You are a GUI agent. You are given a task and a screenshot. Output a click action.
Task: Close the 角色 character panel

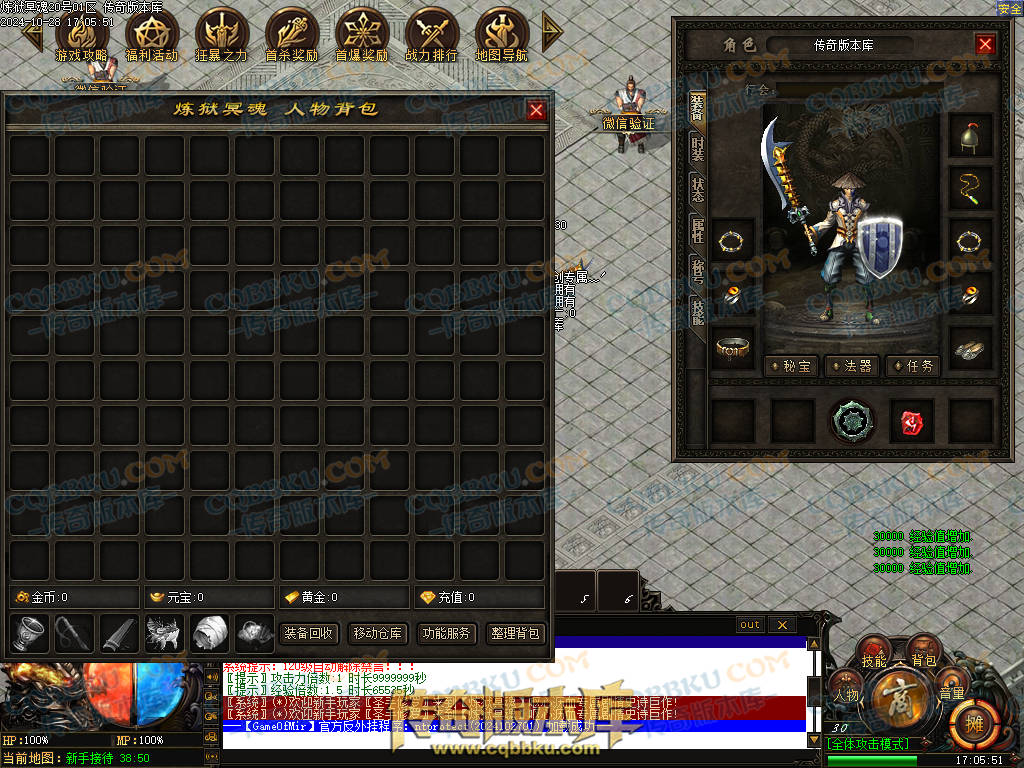coord(985,45)
